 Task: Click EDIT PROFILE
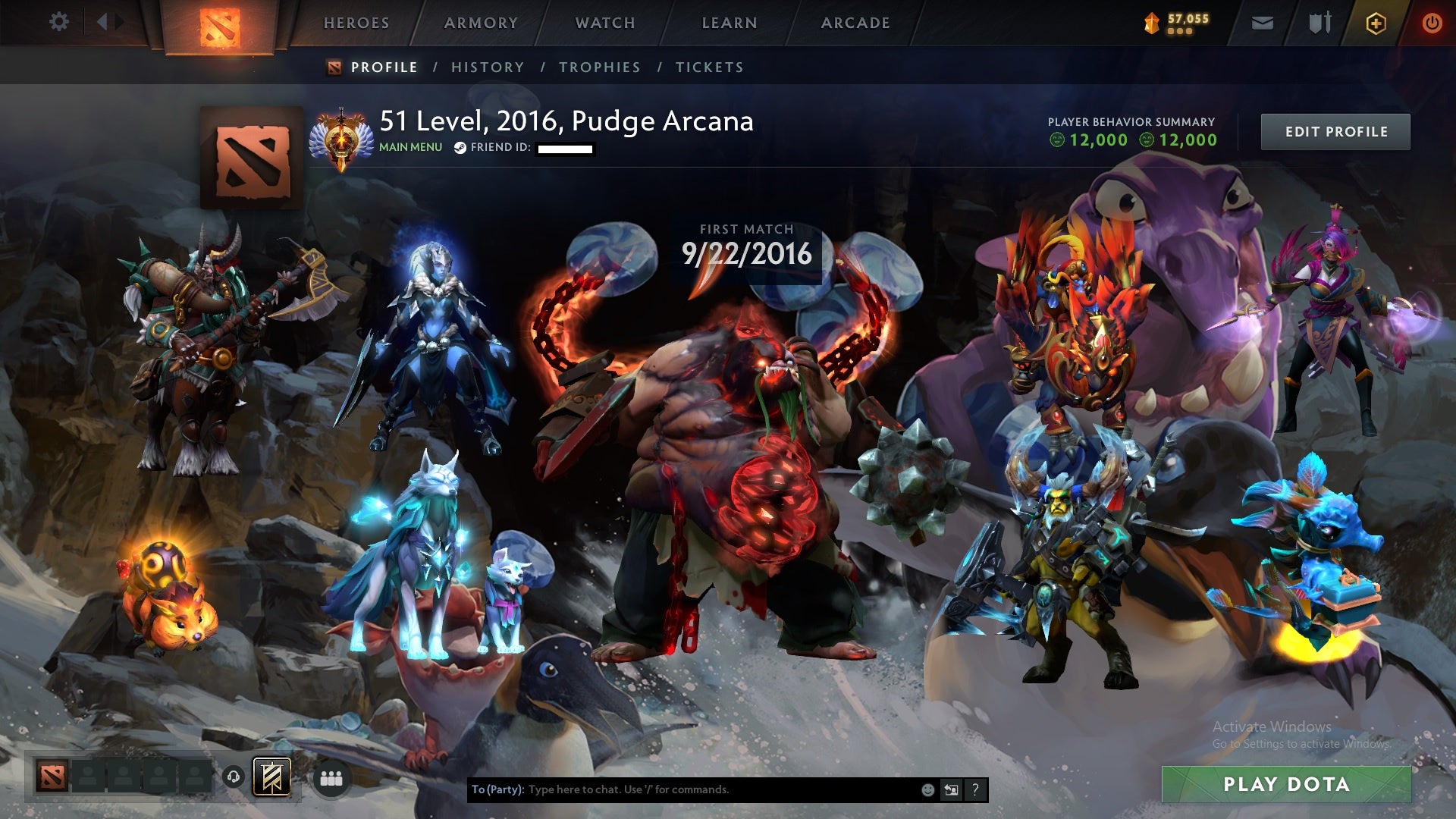pyautogui.click(x=1335, y=131)
